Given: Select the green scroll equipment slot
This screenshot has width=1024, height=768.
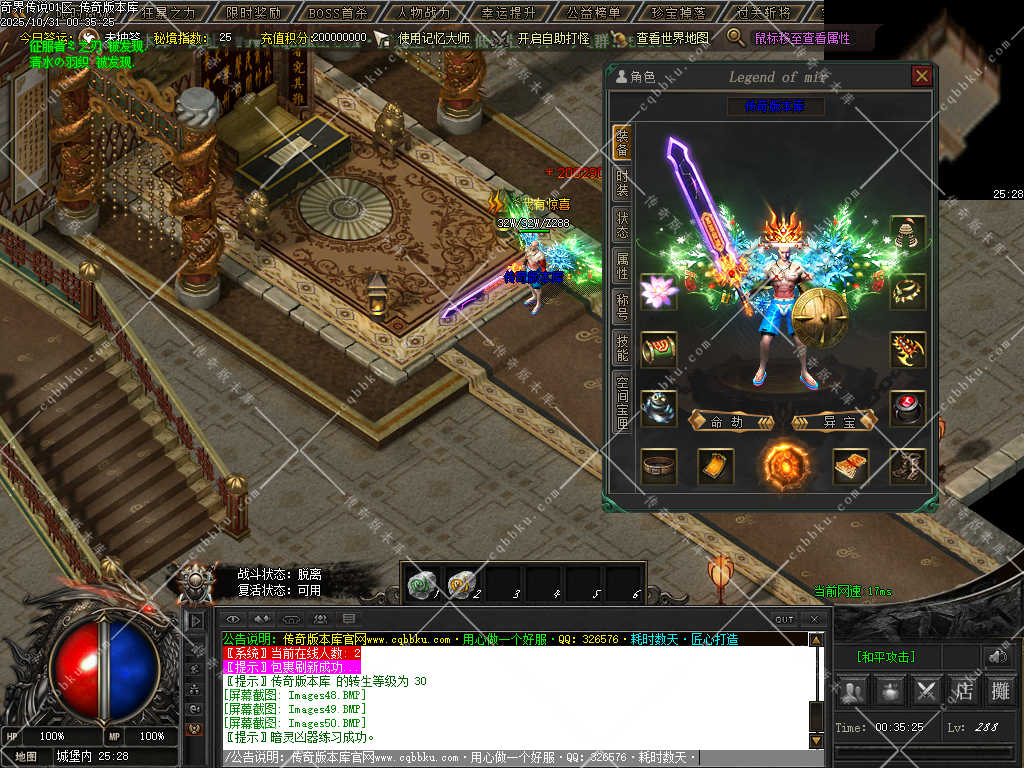Looking at the screenshot, I should coord(658,349).
